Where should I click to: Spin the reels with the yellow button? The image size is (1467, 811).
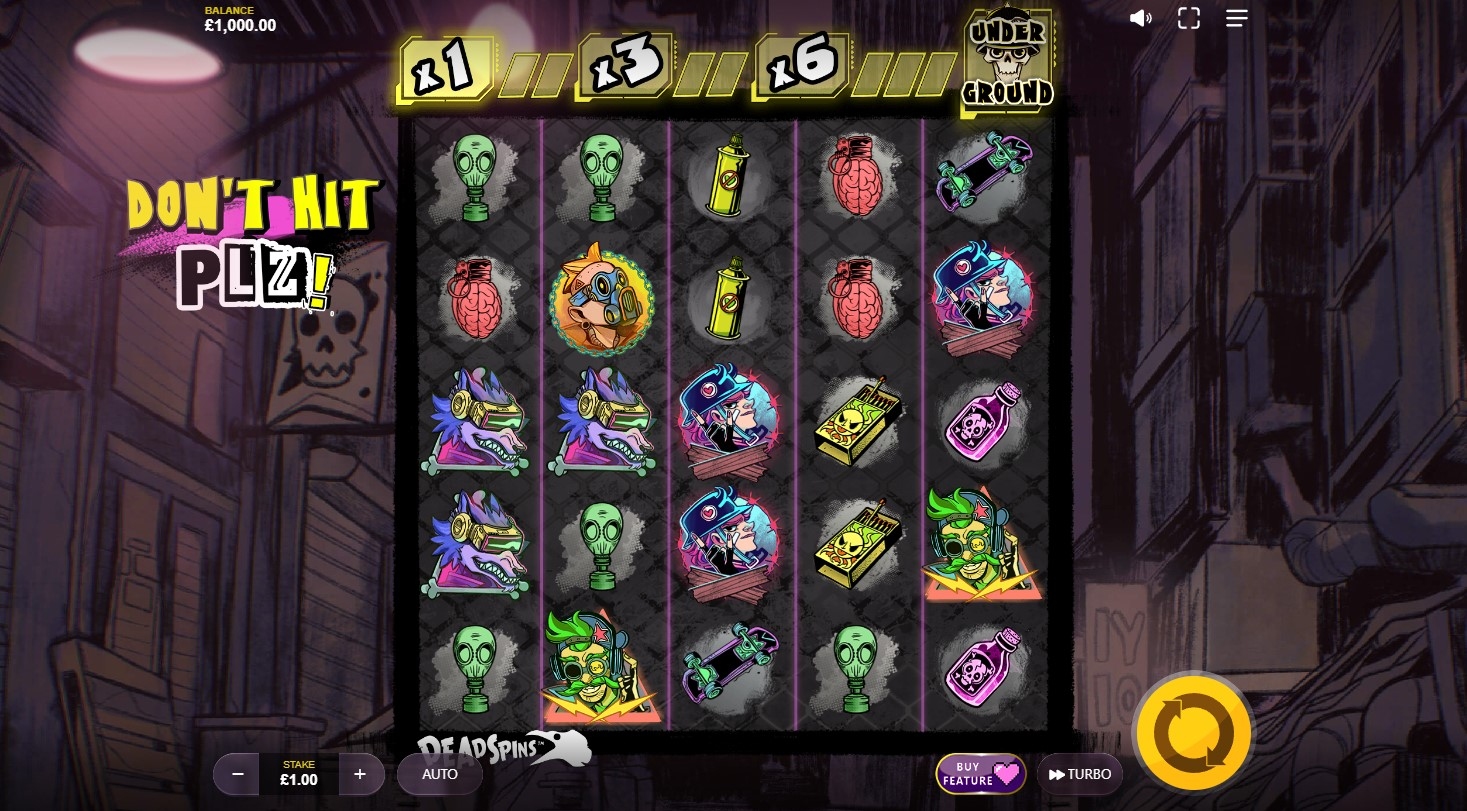(x=1193, y=734)
